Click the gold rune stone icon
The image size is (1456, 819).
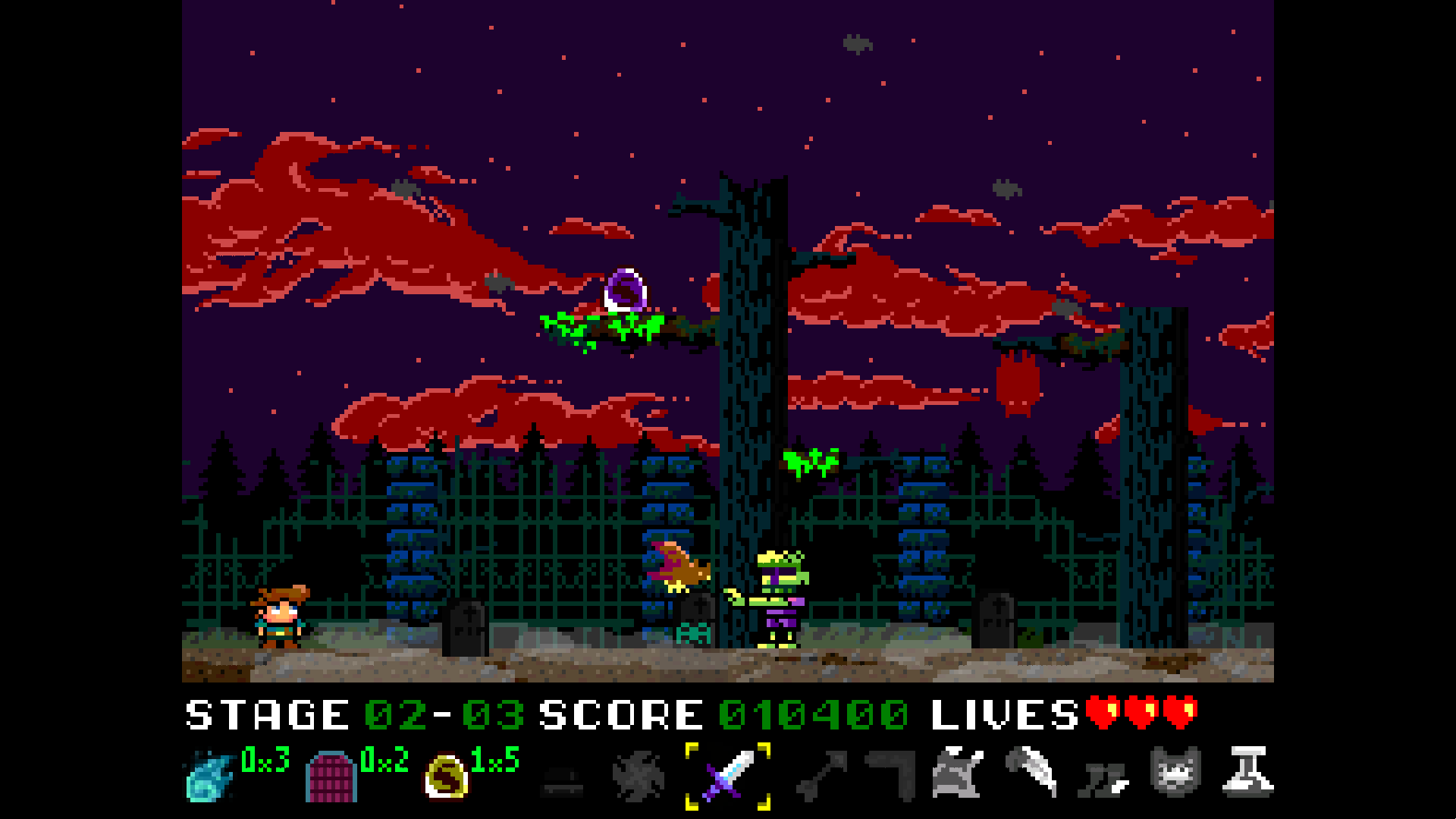[446, 777]
